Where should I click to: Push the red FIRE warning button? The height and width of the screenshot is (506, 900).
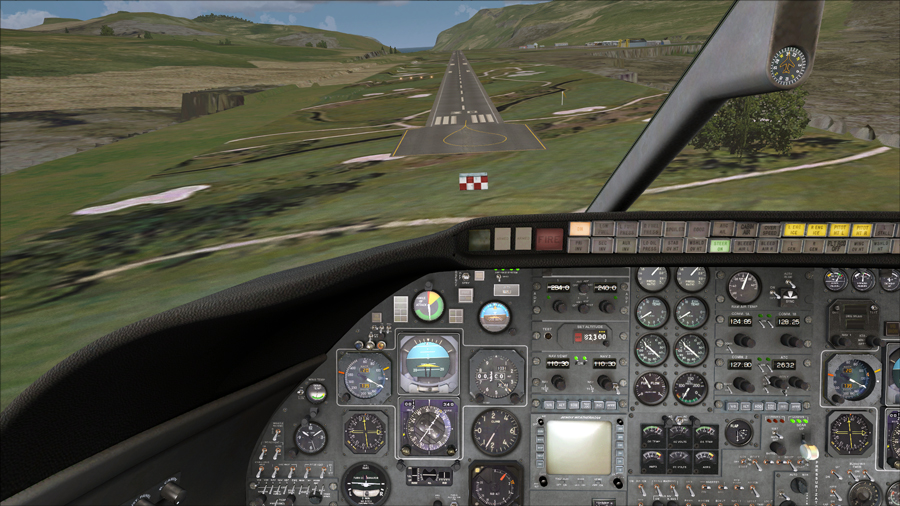tap(549, 239)
